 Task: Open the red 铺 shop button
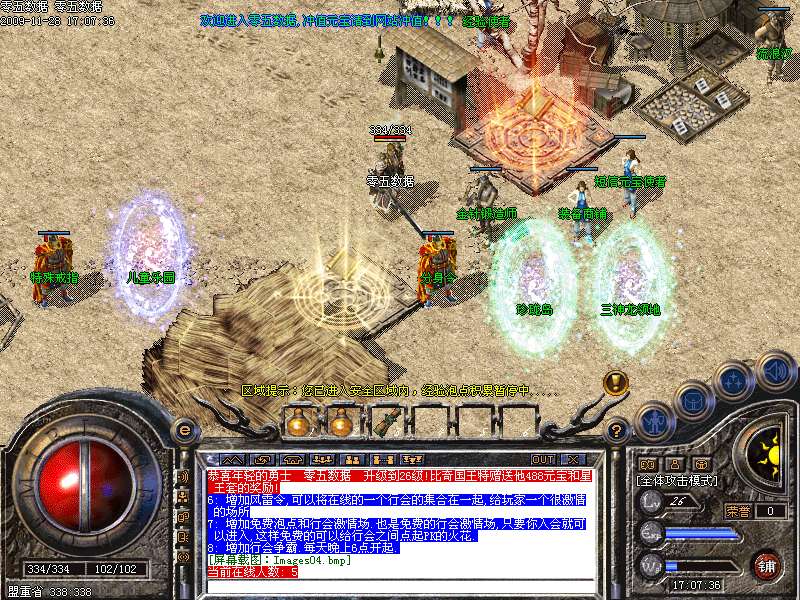click(x=766, y=565)
